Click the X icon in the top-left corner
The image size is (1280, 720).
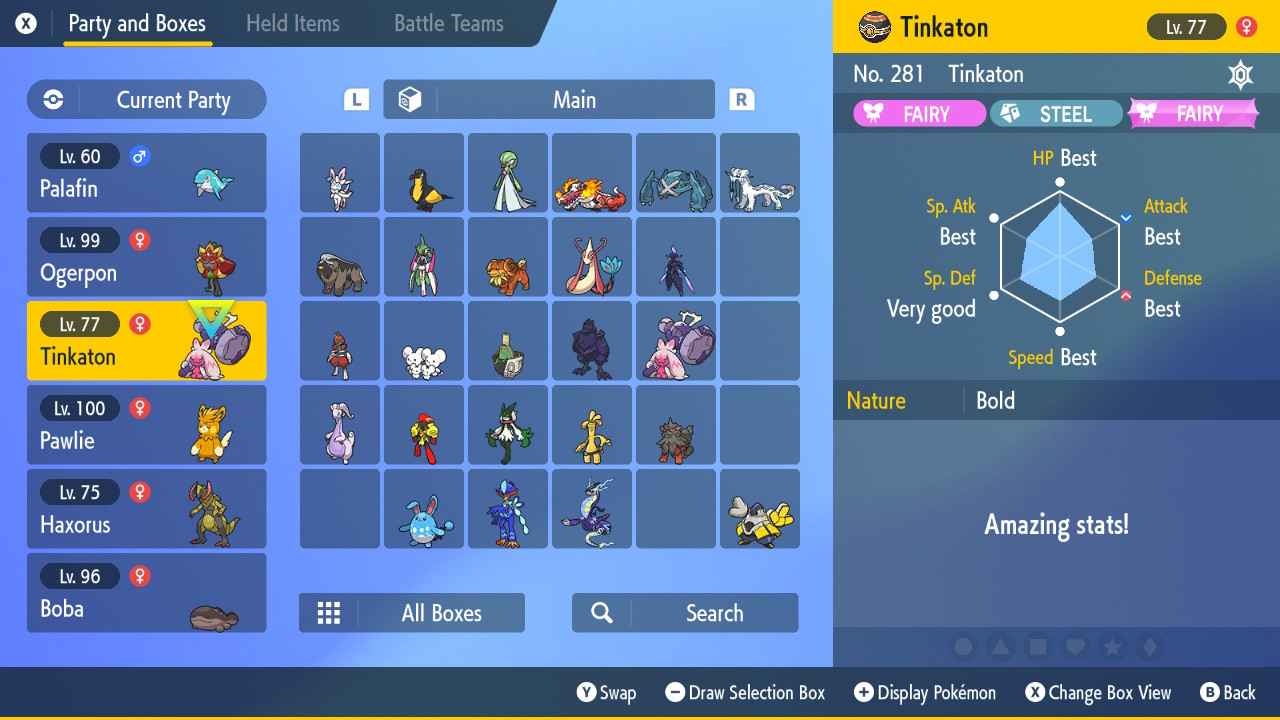click(25, 22)
